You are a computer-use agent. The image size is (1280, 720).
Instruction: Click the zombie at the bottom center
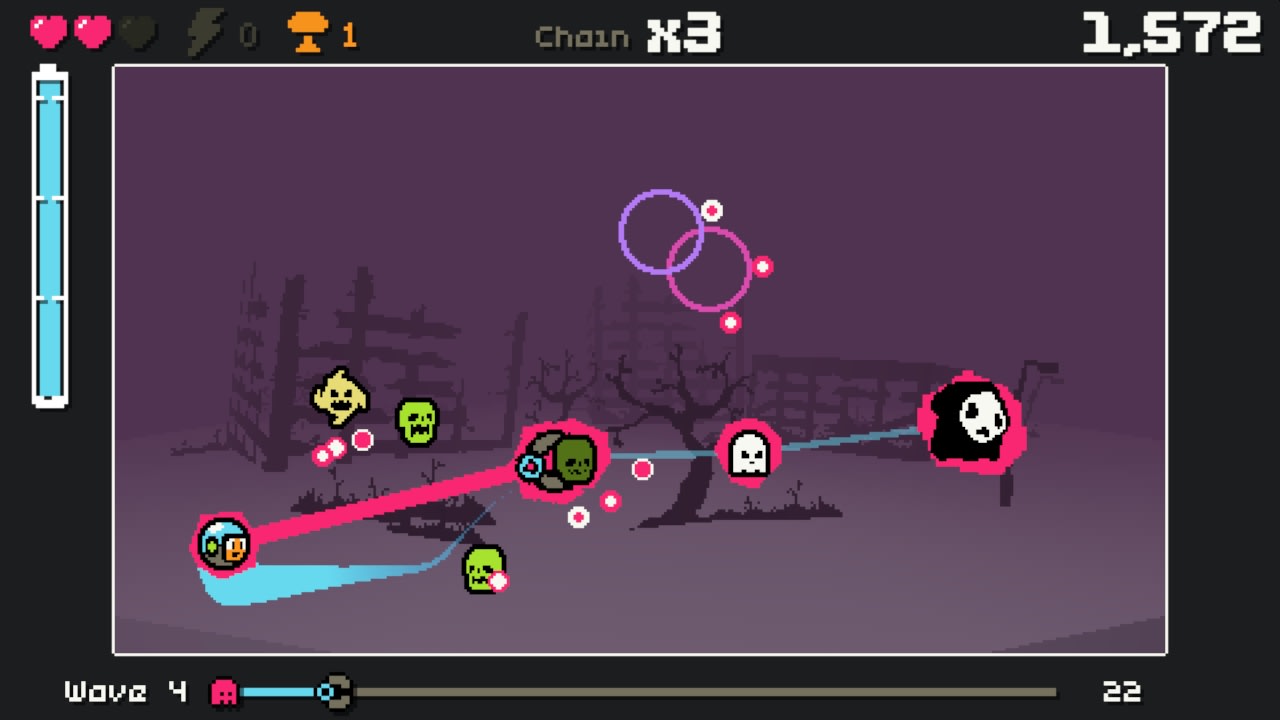pyautogui.click(x=482, y=571)
